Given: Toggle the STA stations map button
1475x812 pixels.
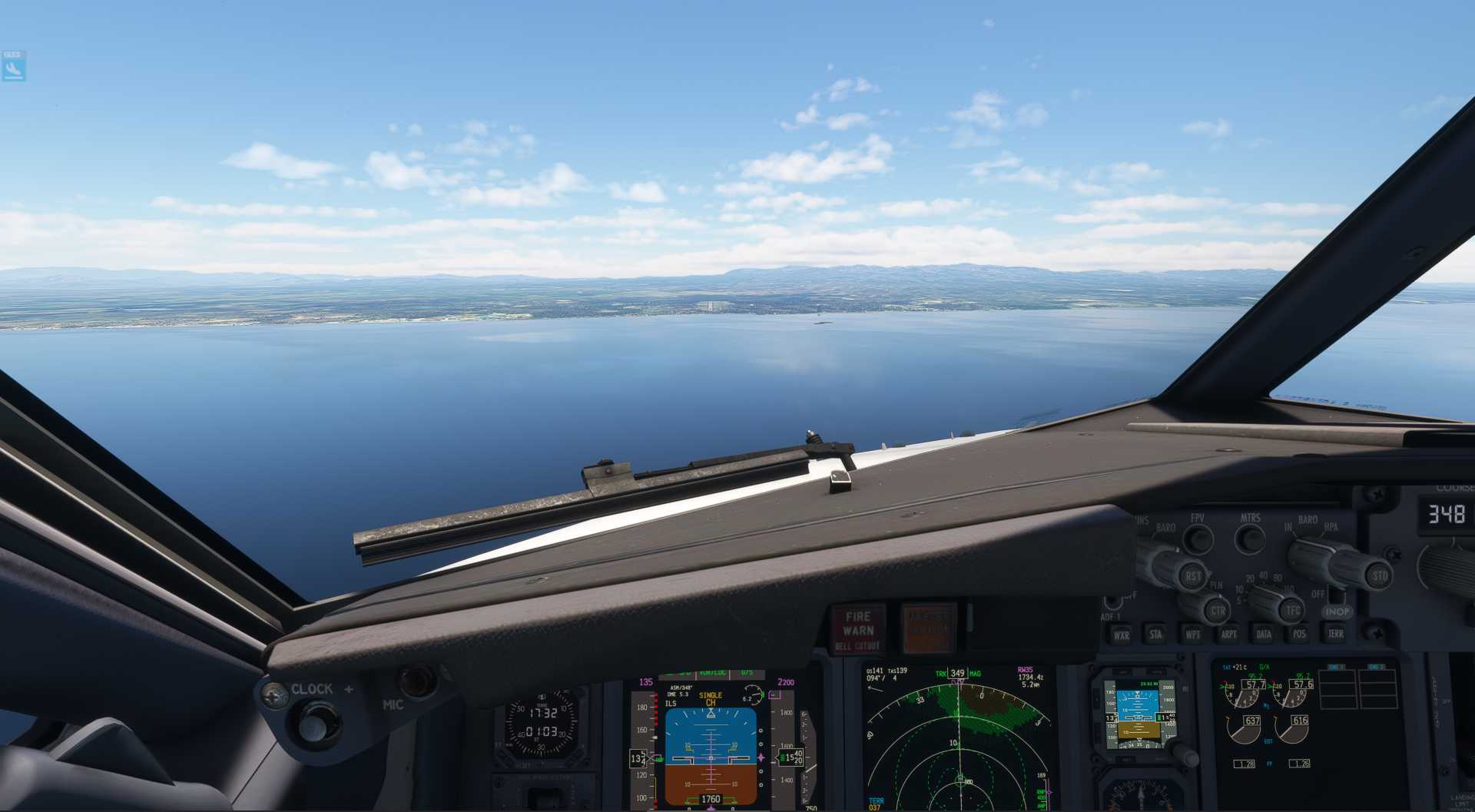Looking at the screenshot, I should pos(1156,635).
